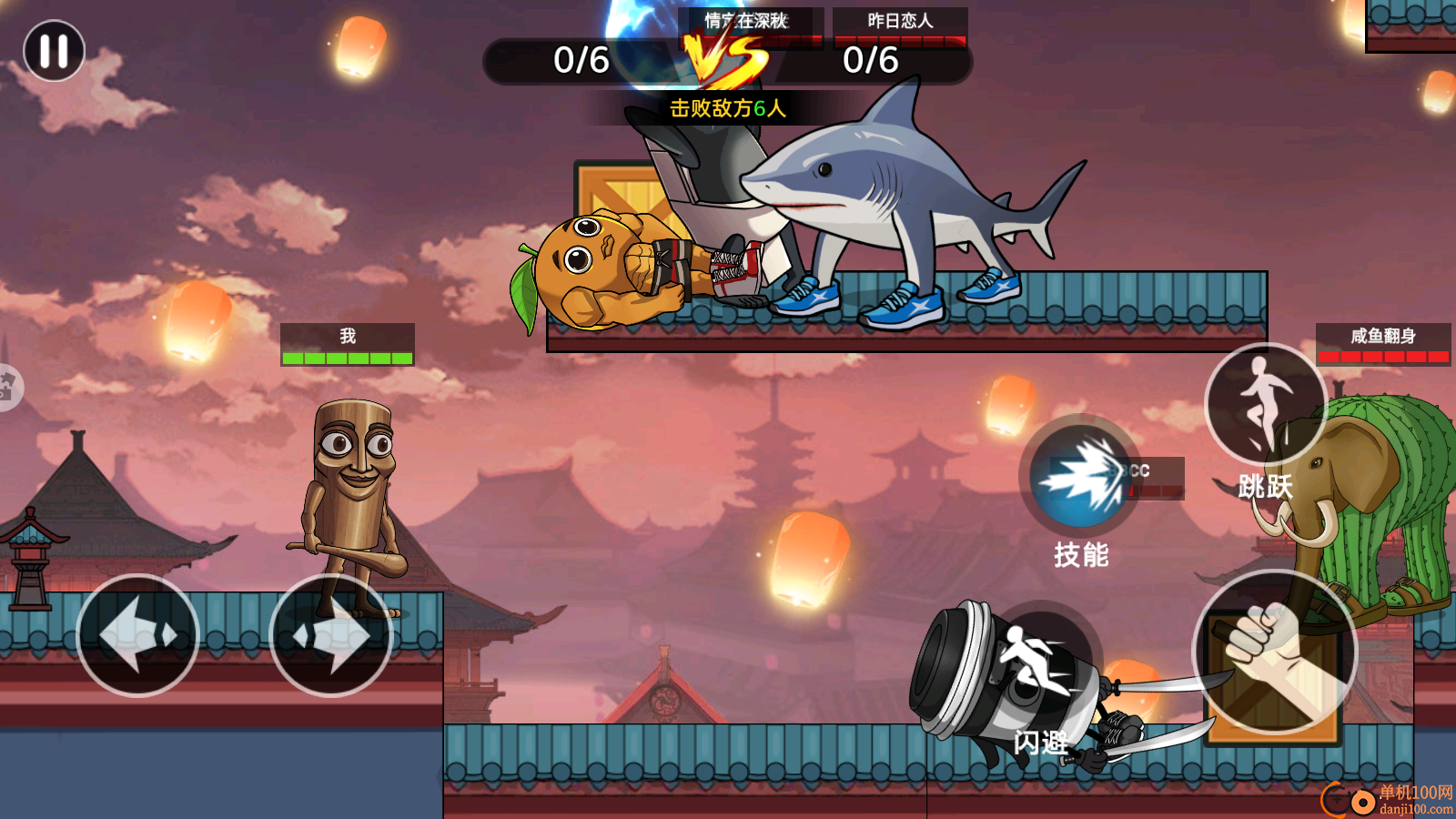
Task: Move left with the left arrow button
Action: [138, 635]
